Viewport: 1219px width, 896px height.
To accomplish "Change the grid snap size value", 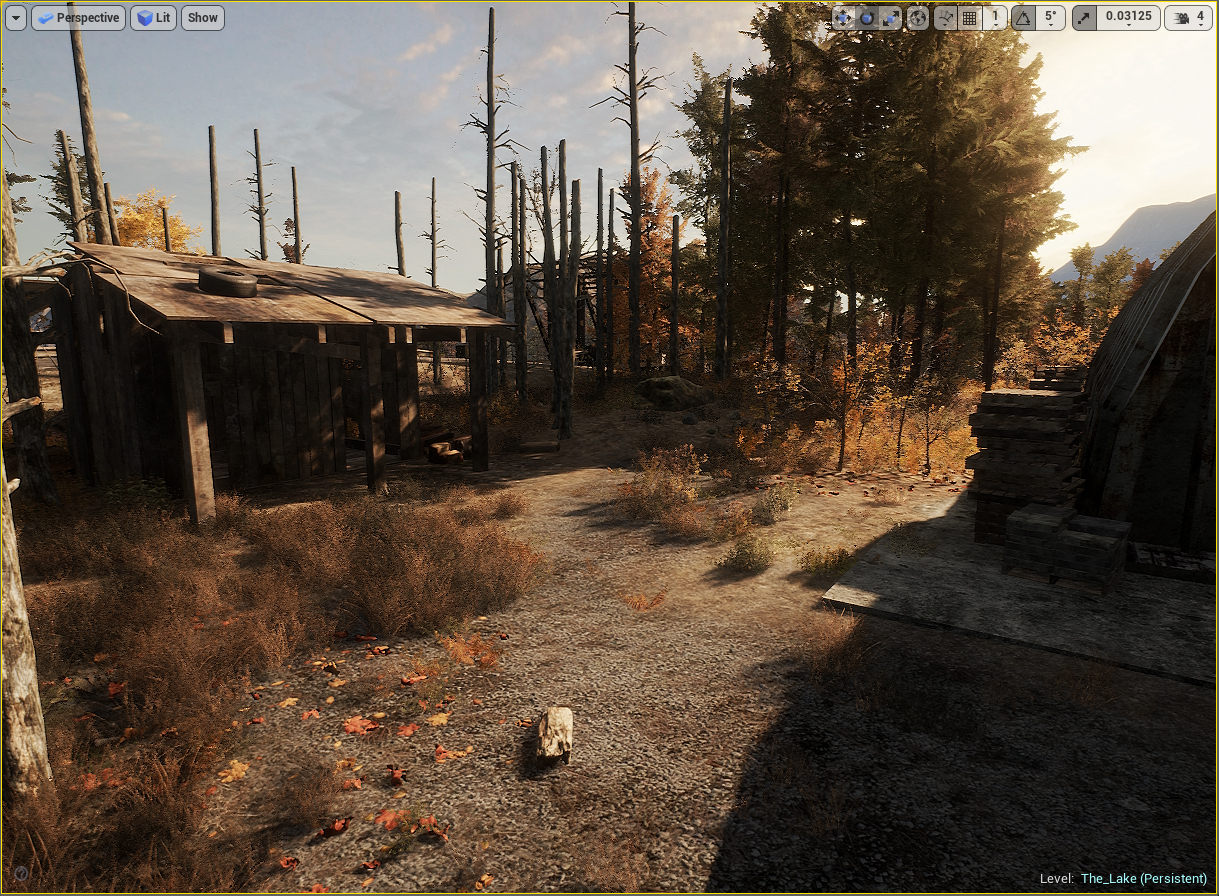I will (995, 17).
